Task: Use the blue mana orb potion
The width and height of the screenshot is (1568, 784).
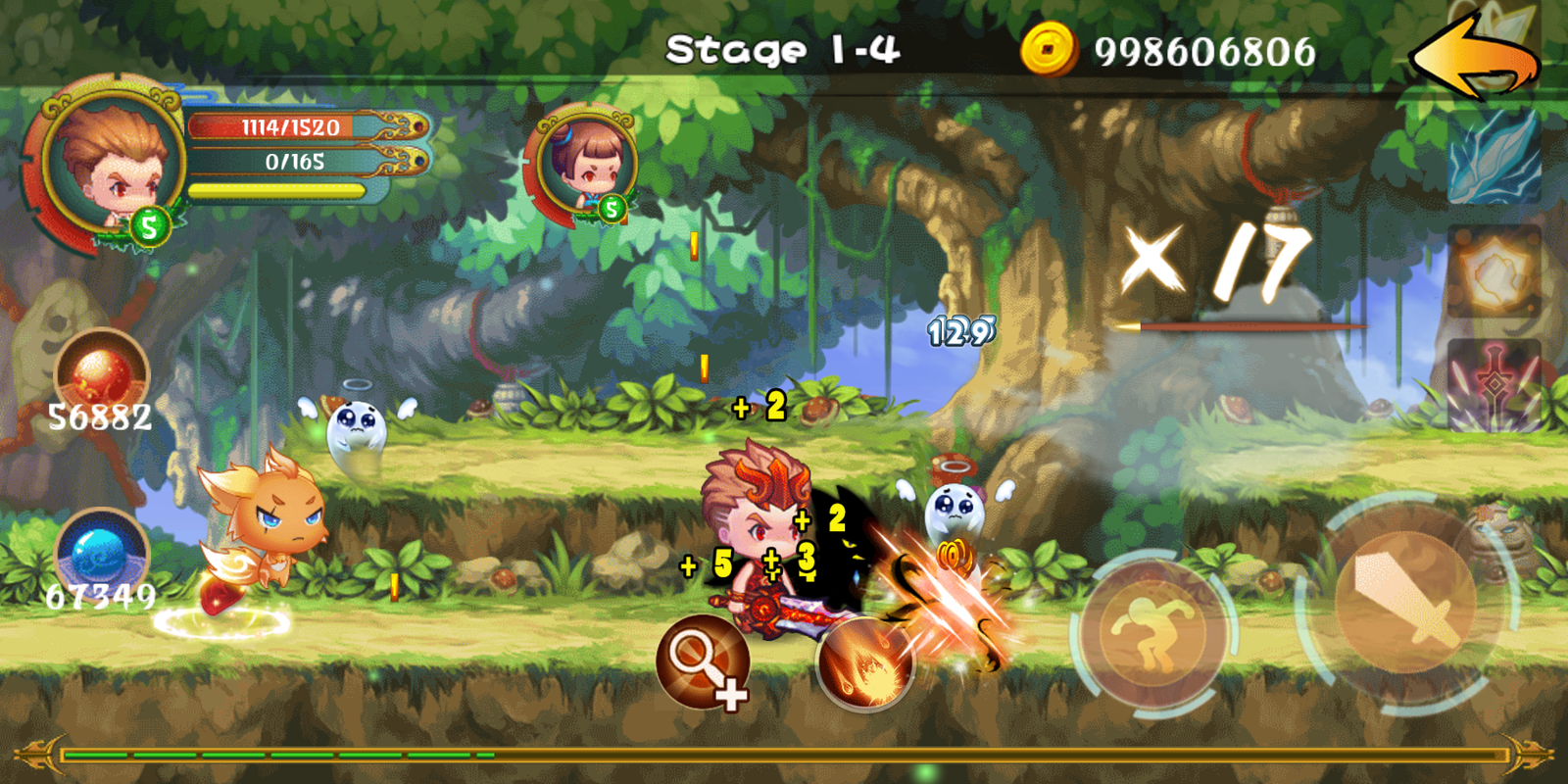Action: tap(101, 554)
